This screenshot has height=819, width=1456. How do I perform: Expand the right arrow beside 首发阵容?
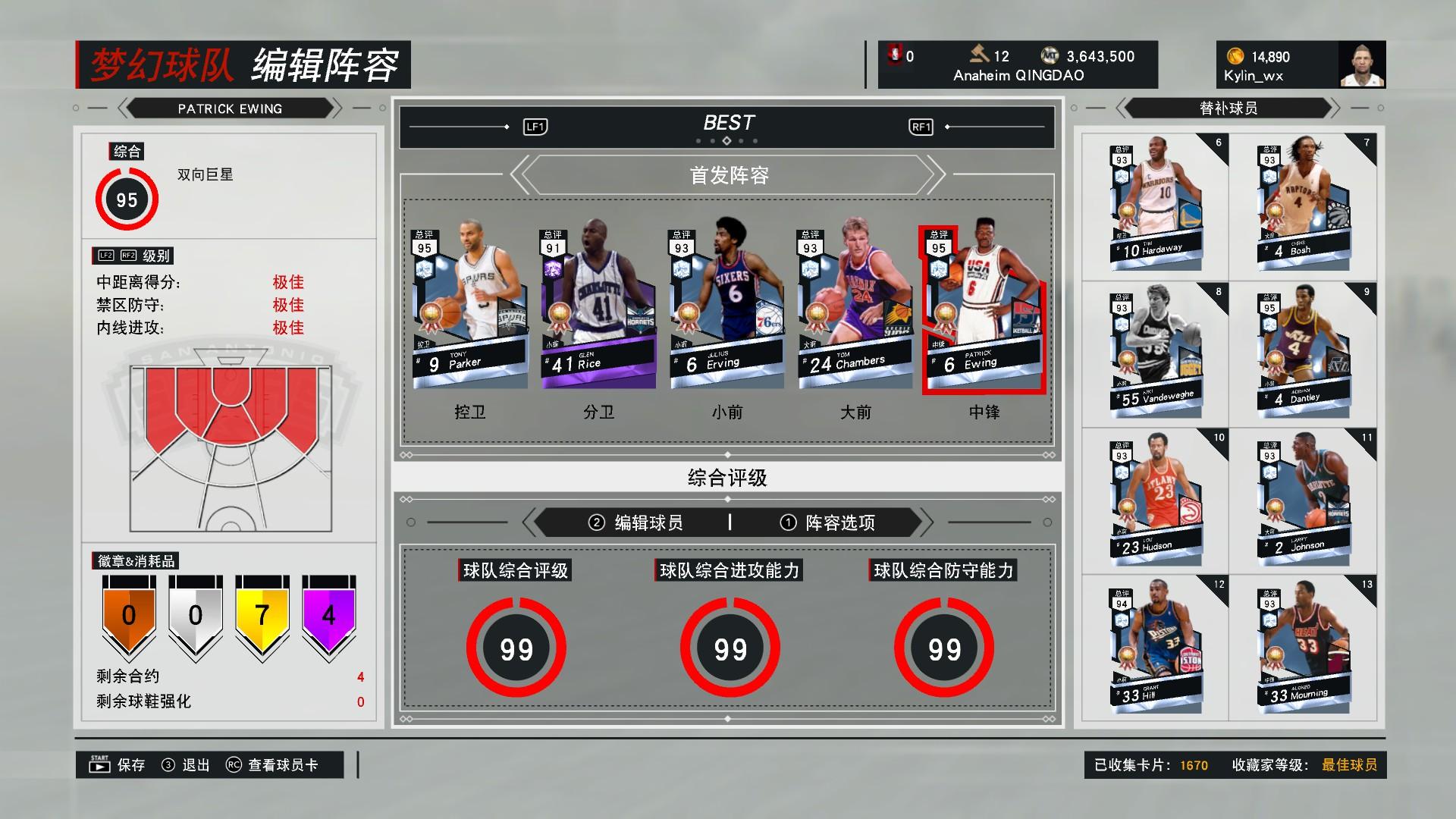(x=931, y=174)
